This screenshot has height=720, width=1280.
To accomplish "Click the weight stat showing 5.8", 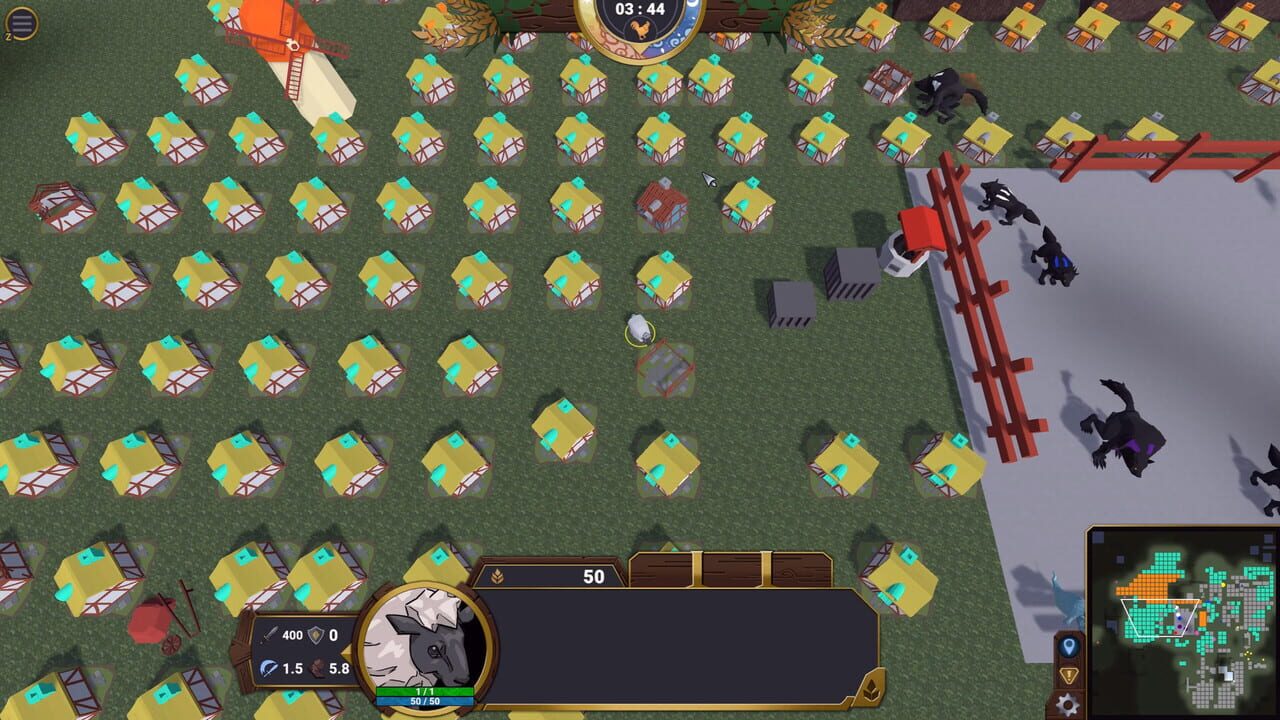I will coord(317,666).
